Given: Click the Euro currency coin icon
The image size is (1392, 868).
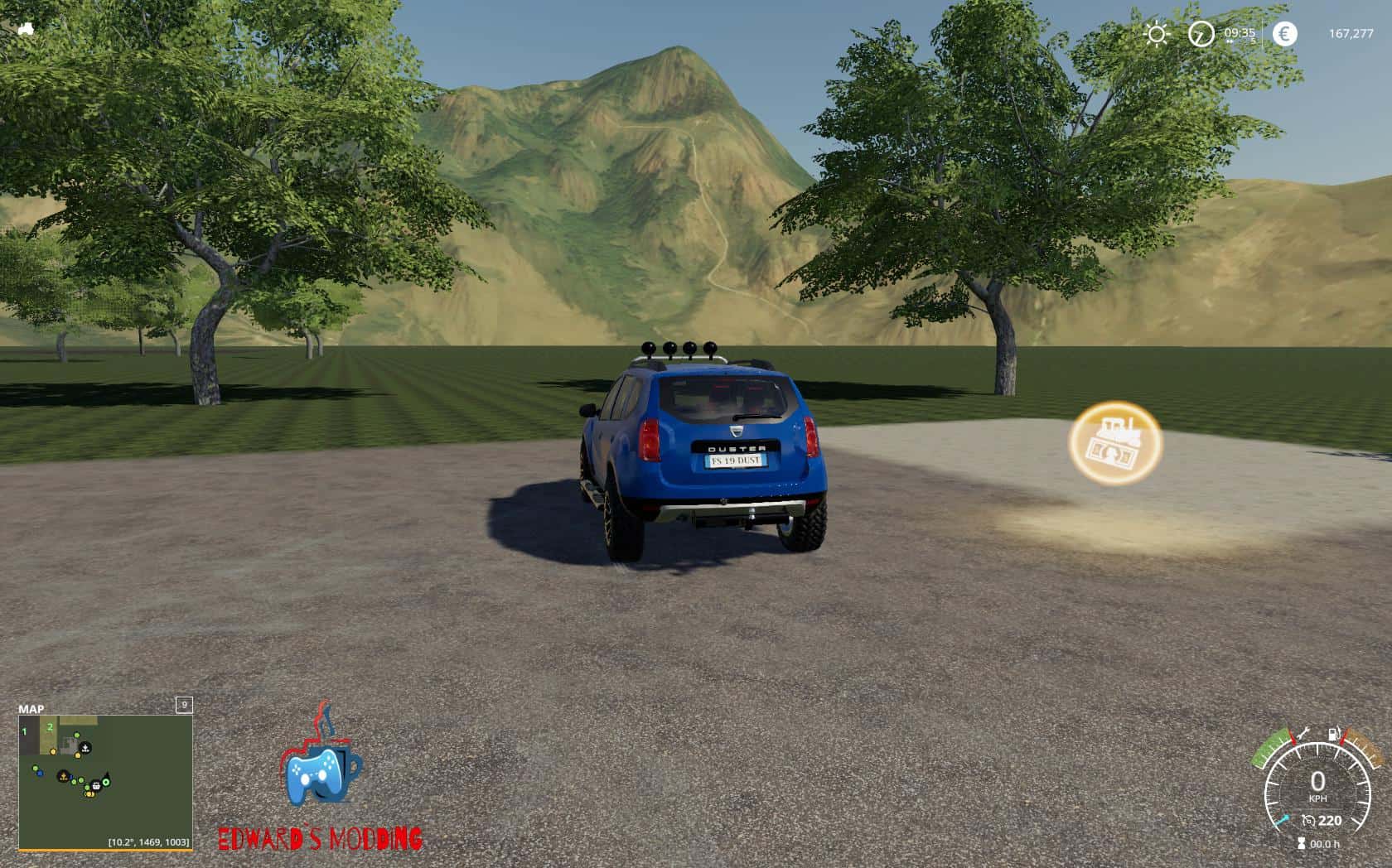Looking at the screenshot, I should 1285,33.
